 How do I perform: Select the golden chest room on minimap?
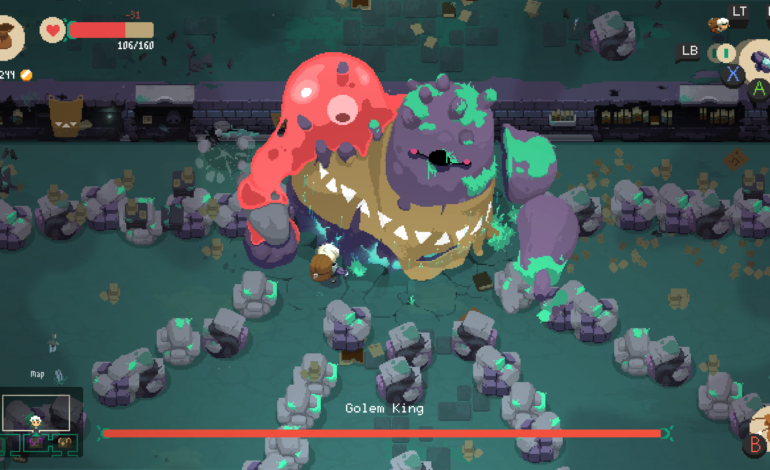point(64,441)
